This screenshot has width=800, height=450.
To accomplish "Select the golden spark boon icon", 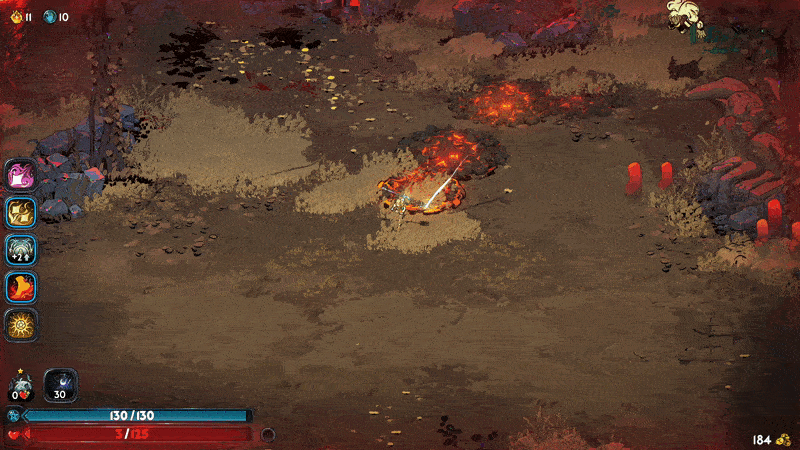I will tap(21, 211).
